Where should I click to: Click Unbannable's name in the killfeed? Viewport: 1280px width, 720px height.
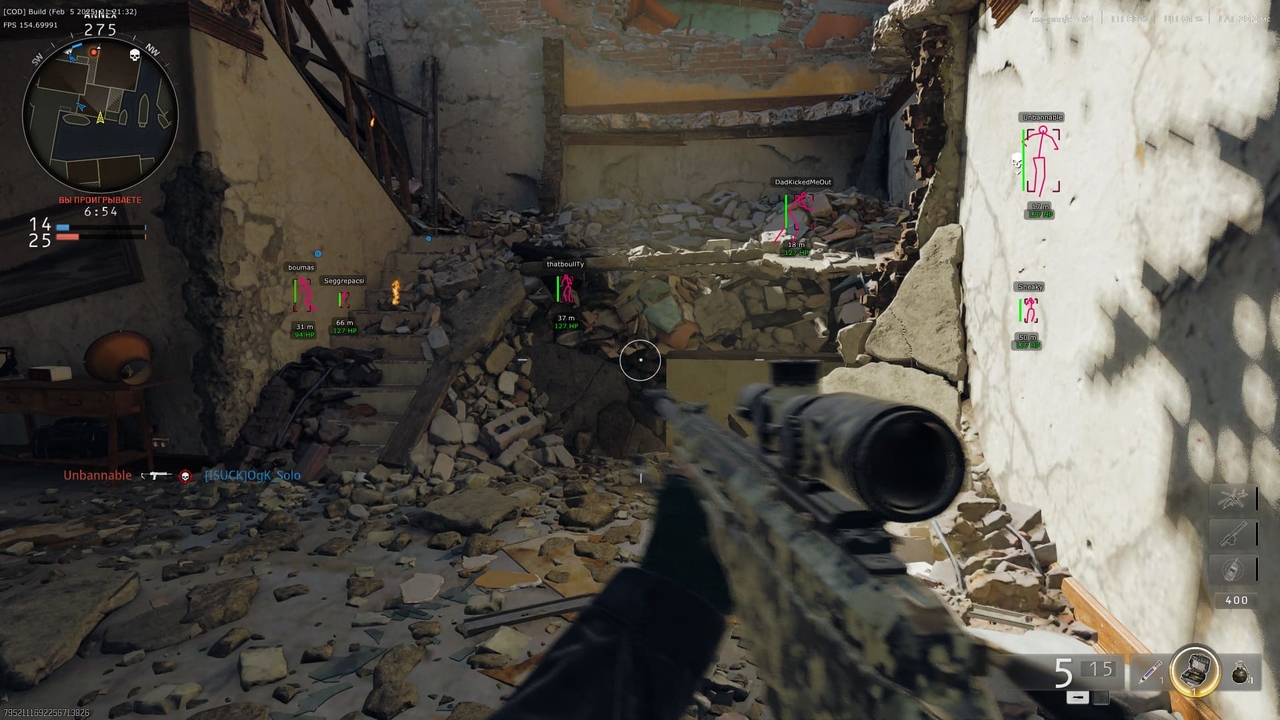point(96,475)
